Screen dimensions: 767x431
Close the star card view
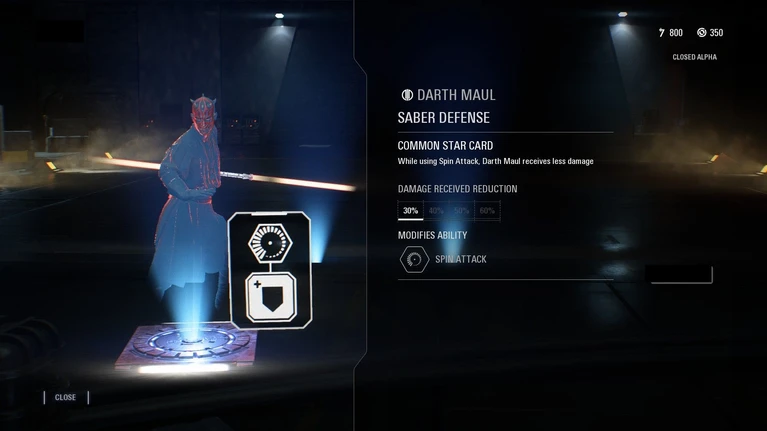(65, 397)
